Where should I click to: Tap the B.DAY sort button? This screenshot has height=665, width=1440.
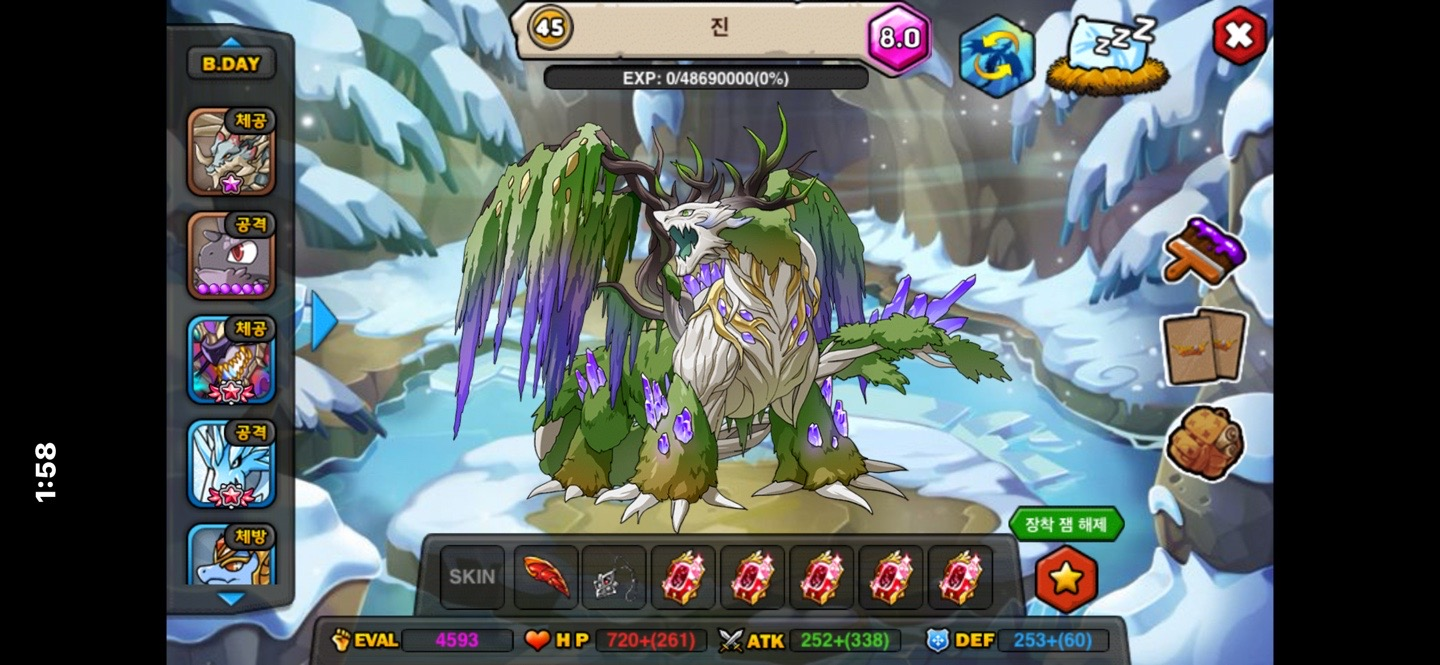coord(231,64)
